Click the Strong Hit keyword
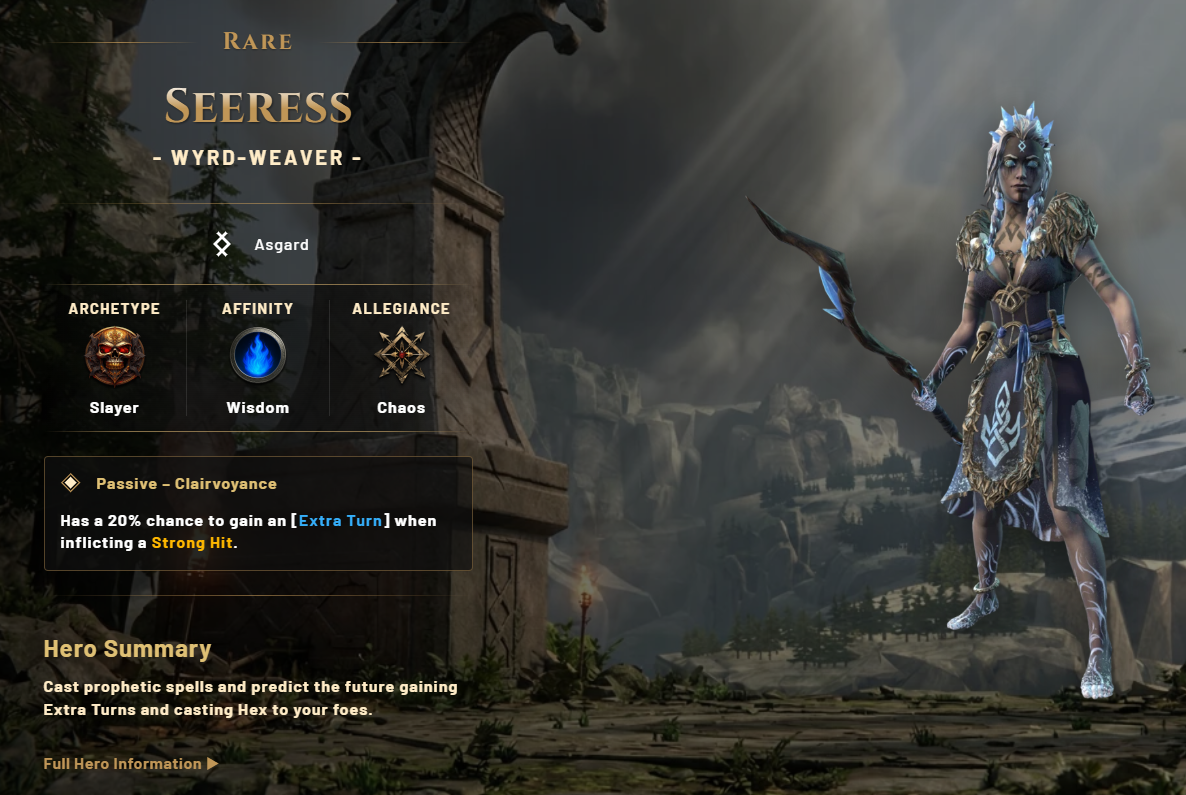Image resolution: width=1186 pixels, height=795 pixels. [192, 543]
